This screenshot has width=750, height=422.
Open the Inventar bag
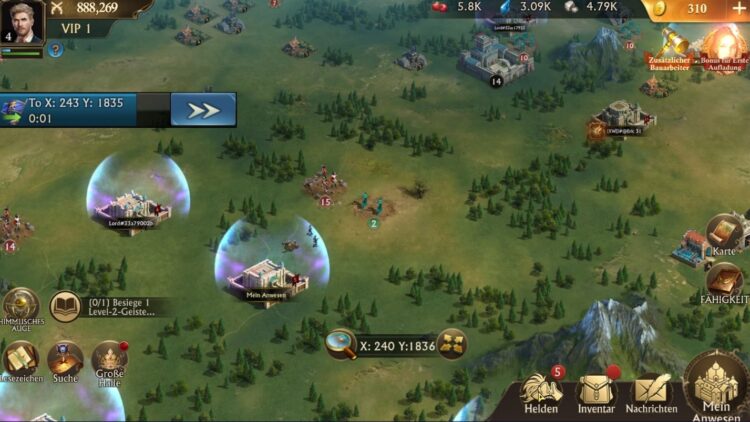click(597, 392)
